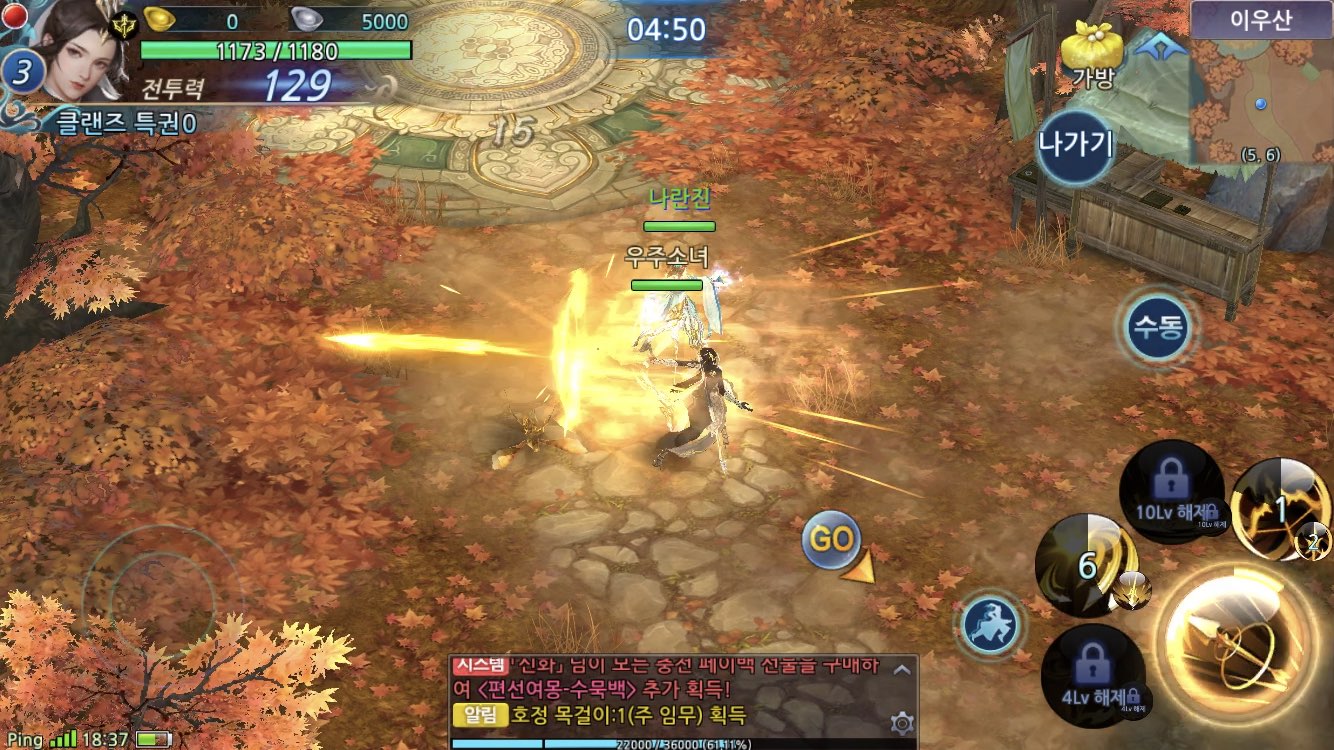Toggle the 수동 manual combat mode

[1158, 326]
